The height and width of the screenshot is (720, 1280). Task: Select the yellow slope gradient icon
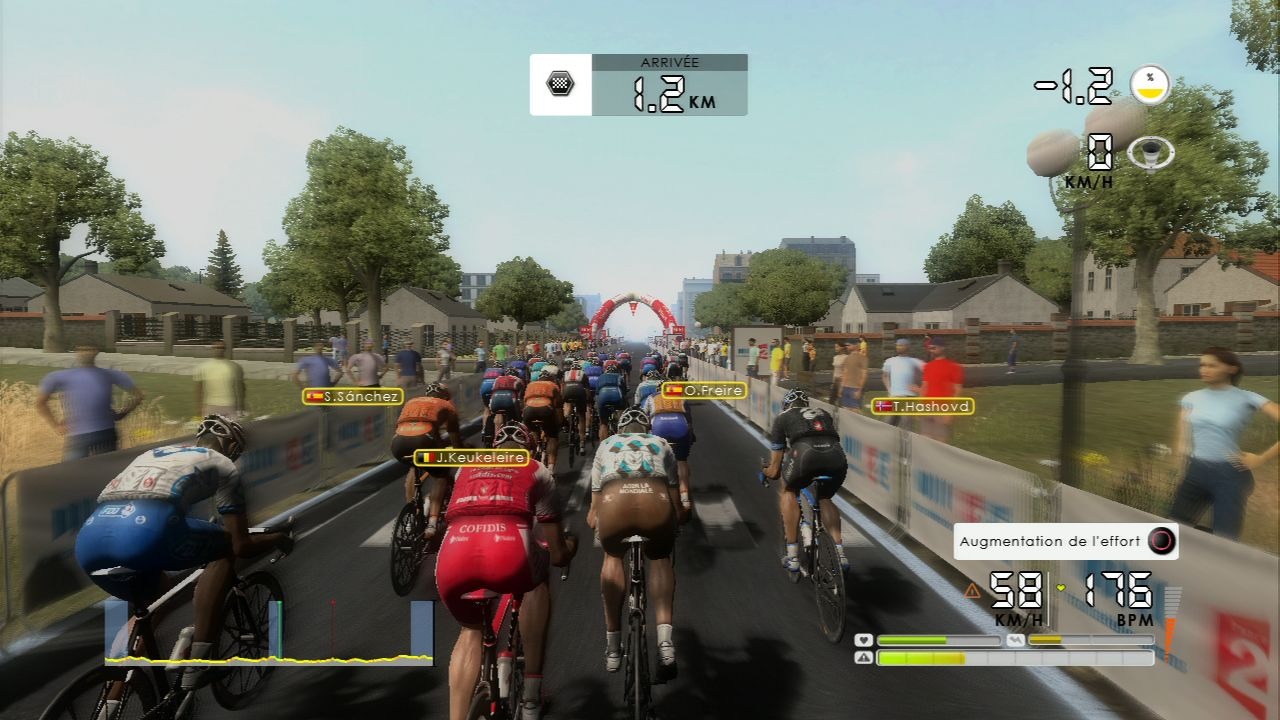(x=1150, y=85)
